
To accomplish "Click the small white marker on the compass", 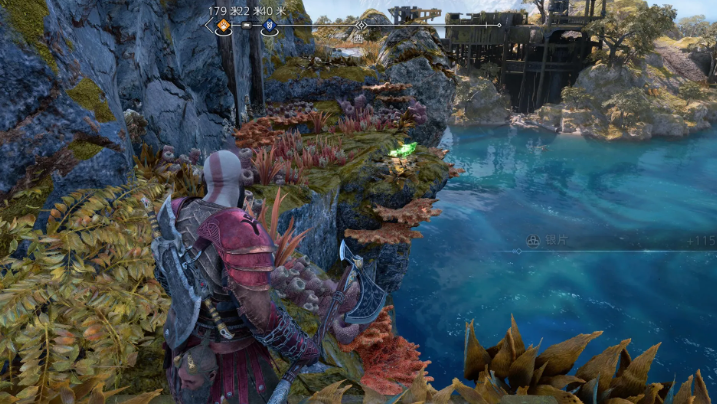I will click(246, 25).
